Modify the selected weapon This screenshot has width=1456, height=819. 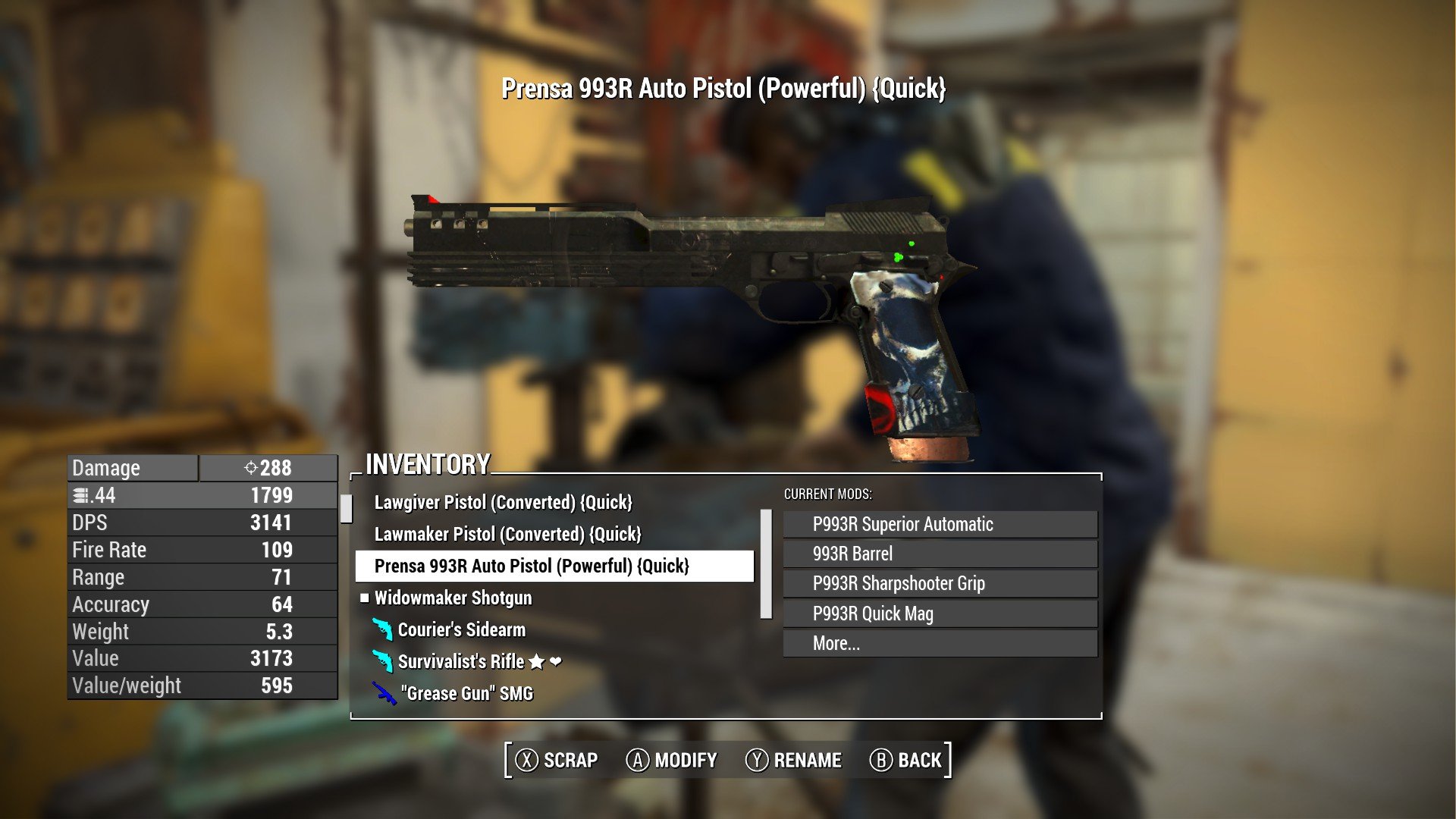pyautogui.click(x=671, y=760)
